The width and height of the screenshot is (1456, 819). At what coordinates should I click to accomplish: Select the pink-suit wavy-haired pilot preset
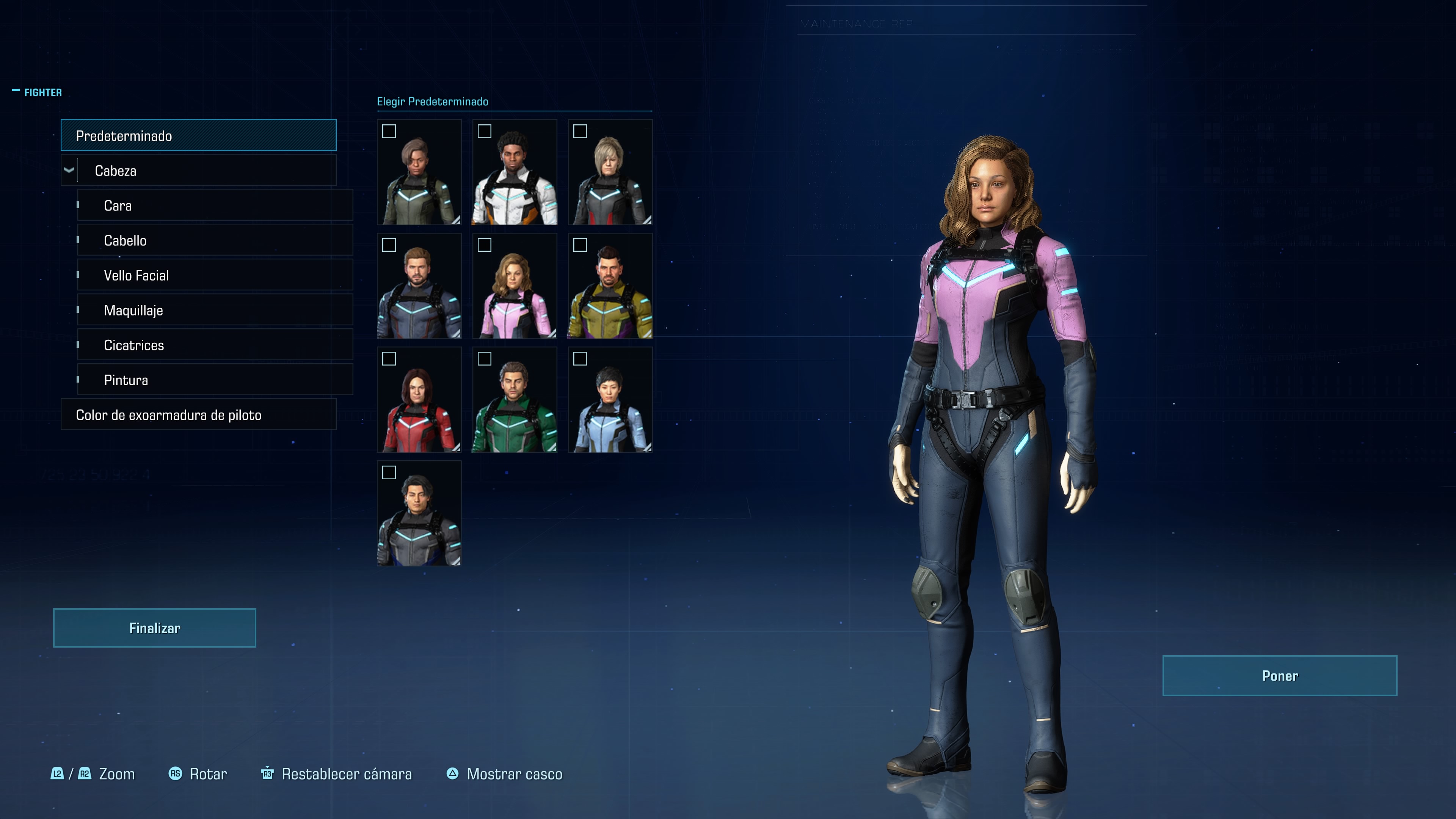point(515,286)
